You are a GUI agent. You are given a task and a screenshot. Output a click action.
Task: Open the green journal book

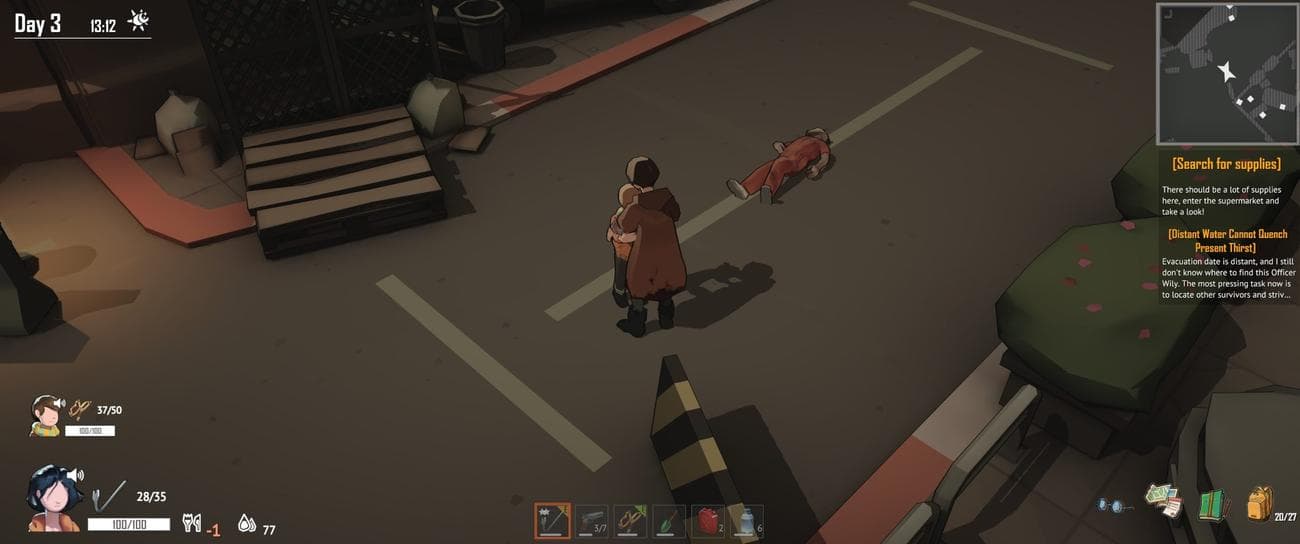[x=1212, y=504]
